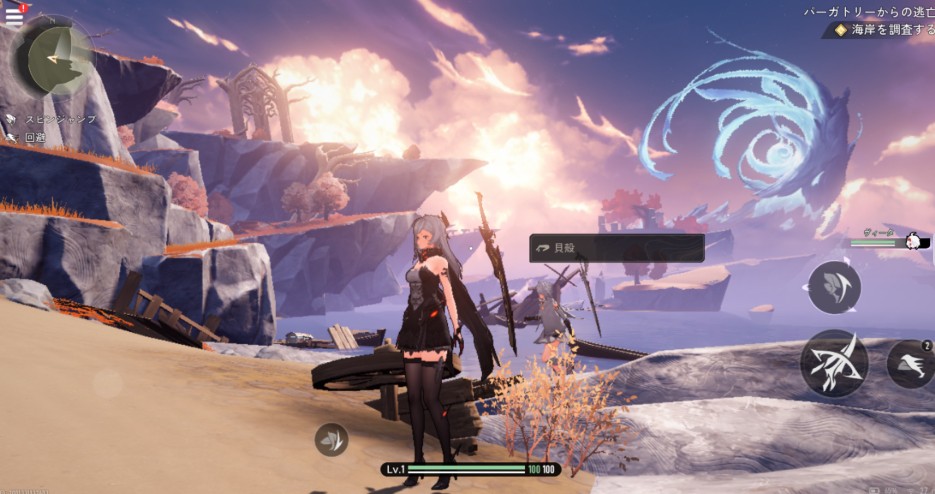Tap the 月殺 interaction prompt

[x=616, y=248]
